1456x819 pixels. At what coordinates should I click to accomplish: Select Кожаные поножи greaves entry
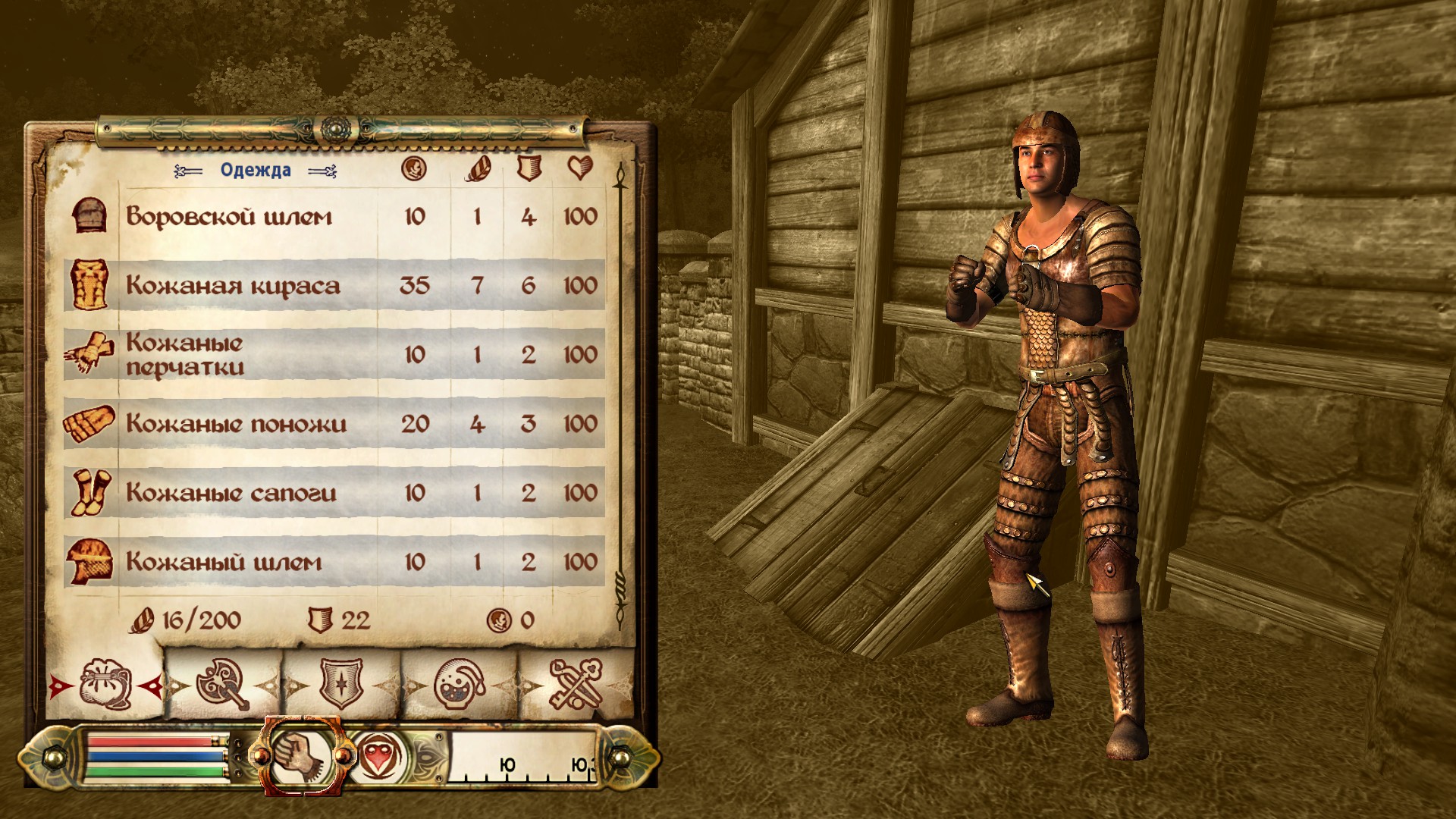236,424
